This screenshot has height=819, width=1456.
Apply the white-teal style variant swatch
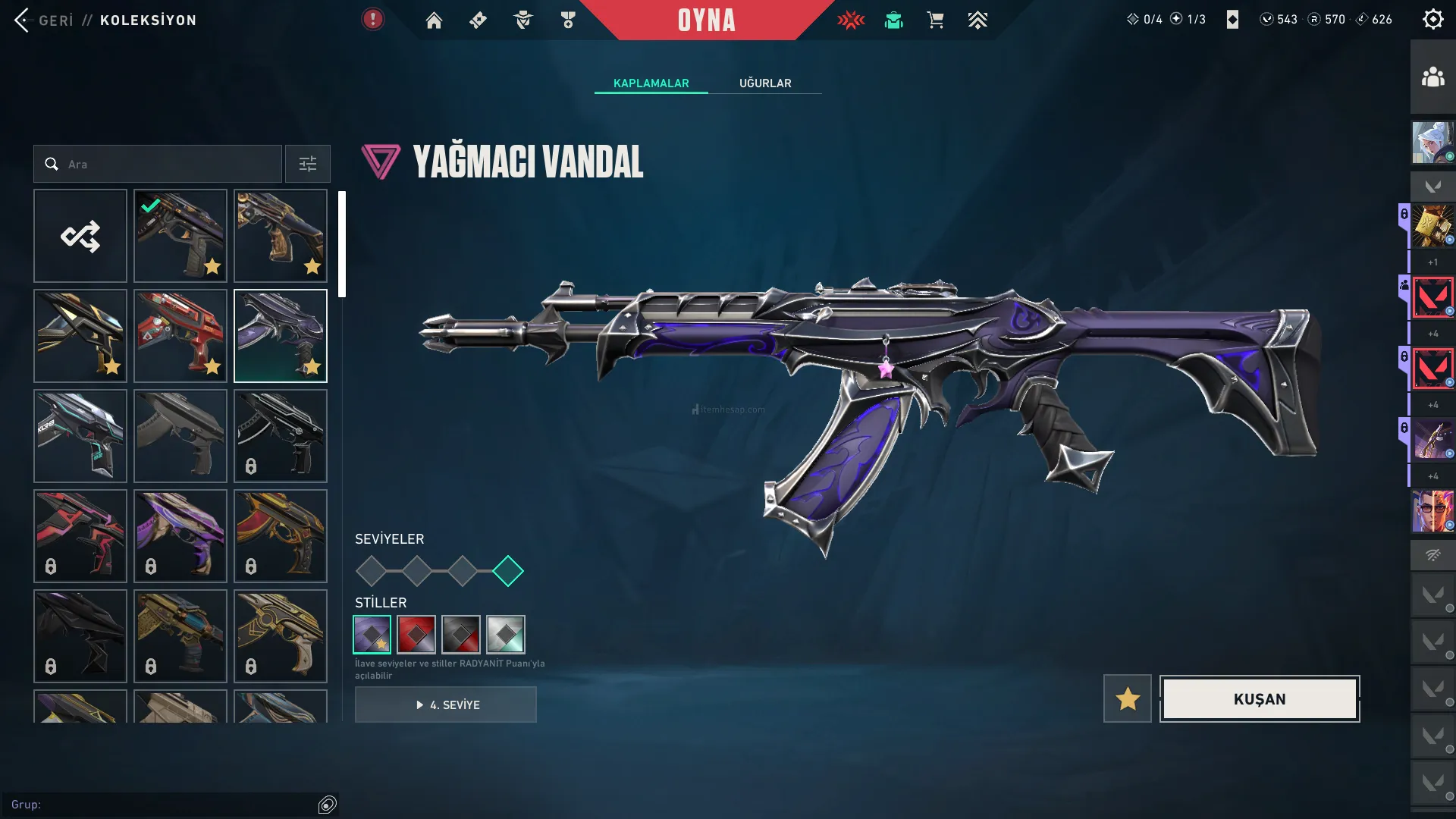(506, 635)
